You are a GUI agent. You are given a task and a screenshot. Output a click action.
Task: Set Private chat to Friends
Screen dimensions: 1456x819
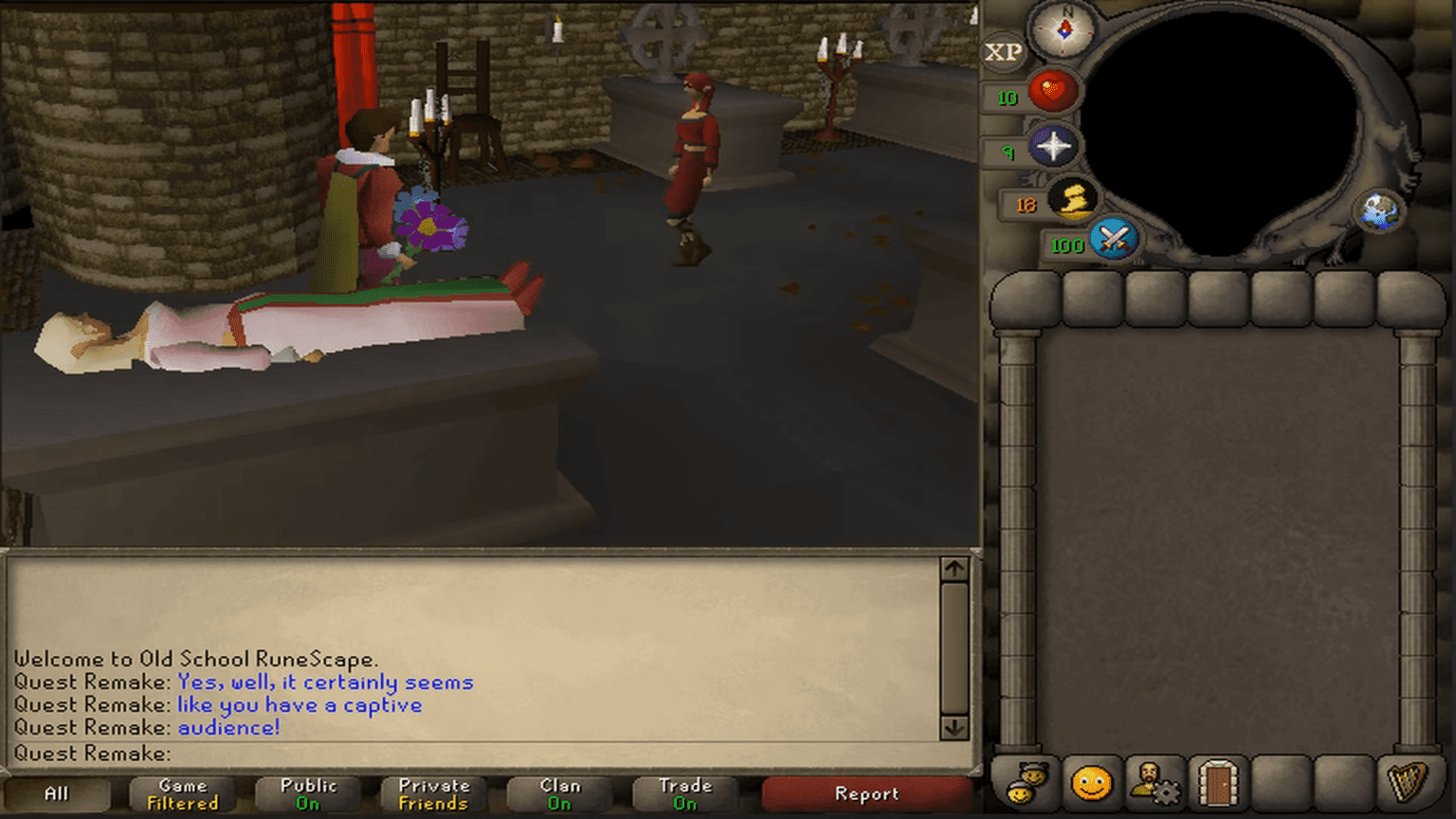(432, 792)
